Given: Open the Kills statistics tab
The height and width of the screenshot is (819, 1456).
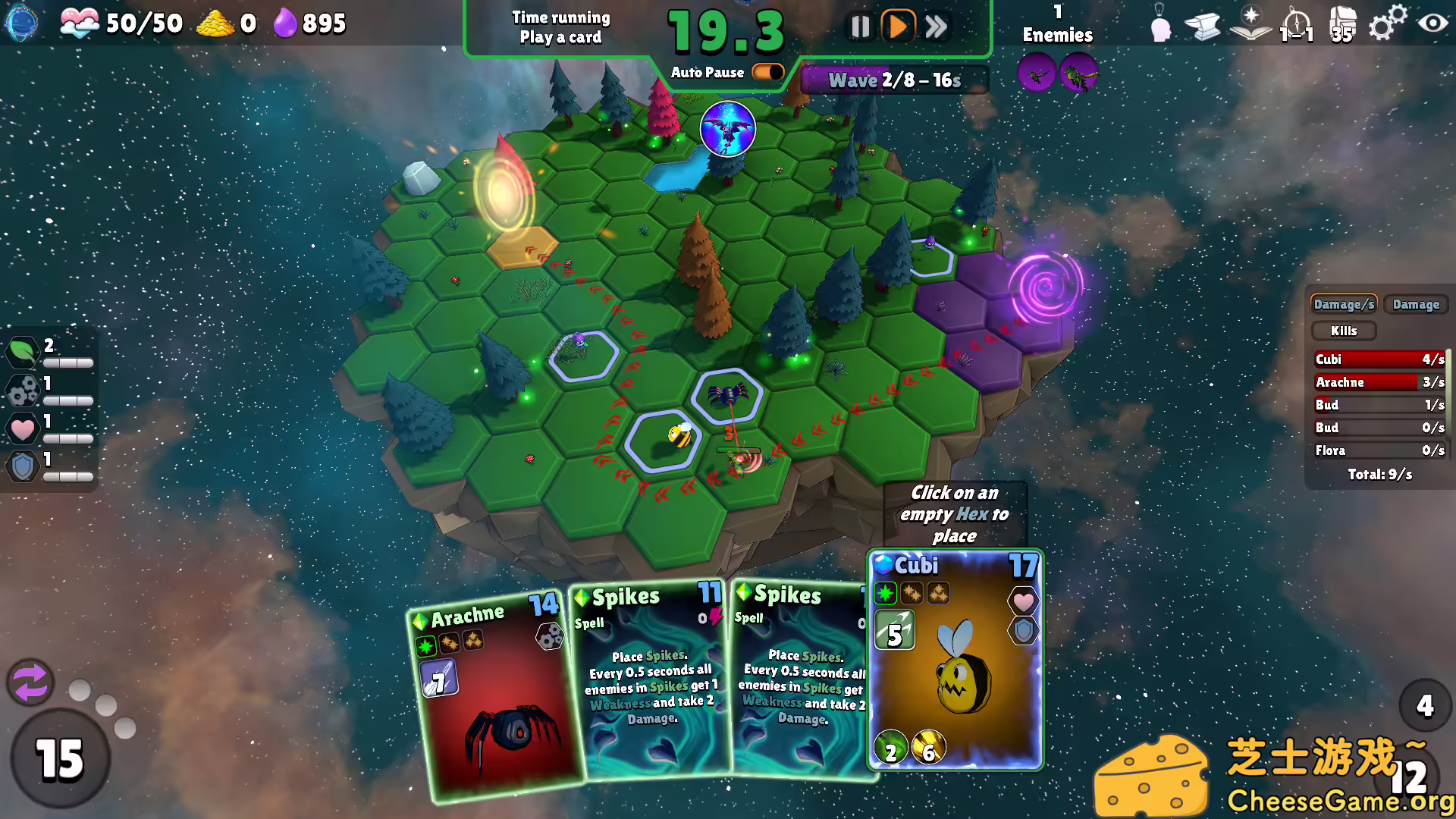Looking at the screenshot, I should pos(1343,330).
